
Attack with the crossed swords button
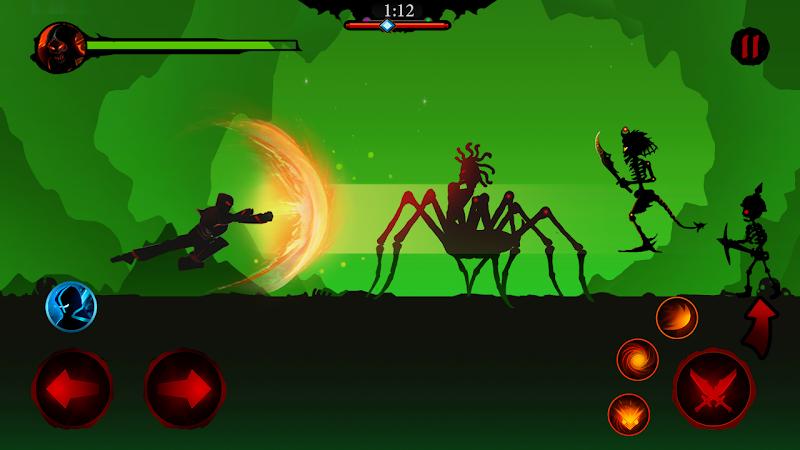(x=712, y=389)
